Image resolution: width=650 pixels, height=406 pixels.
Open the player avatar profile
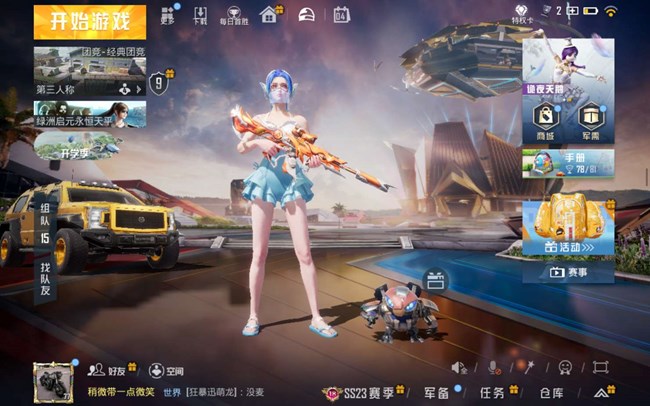point(52,381)
